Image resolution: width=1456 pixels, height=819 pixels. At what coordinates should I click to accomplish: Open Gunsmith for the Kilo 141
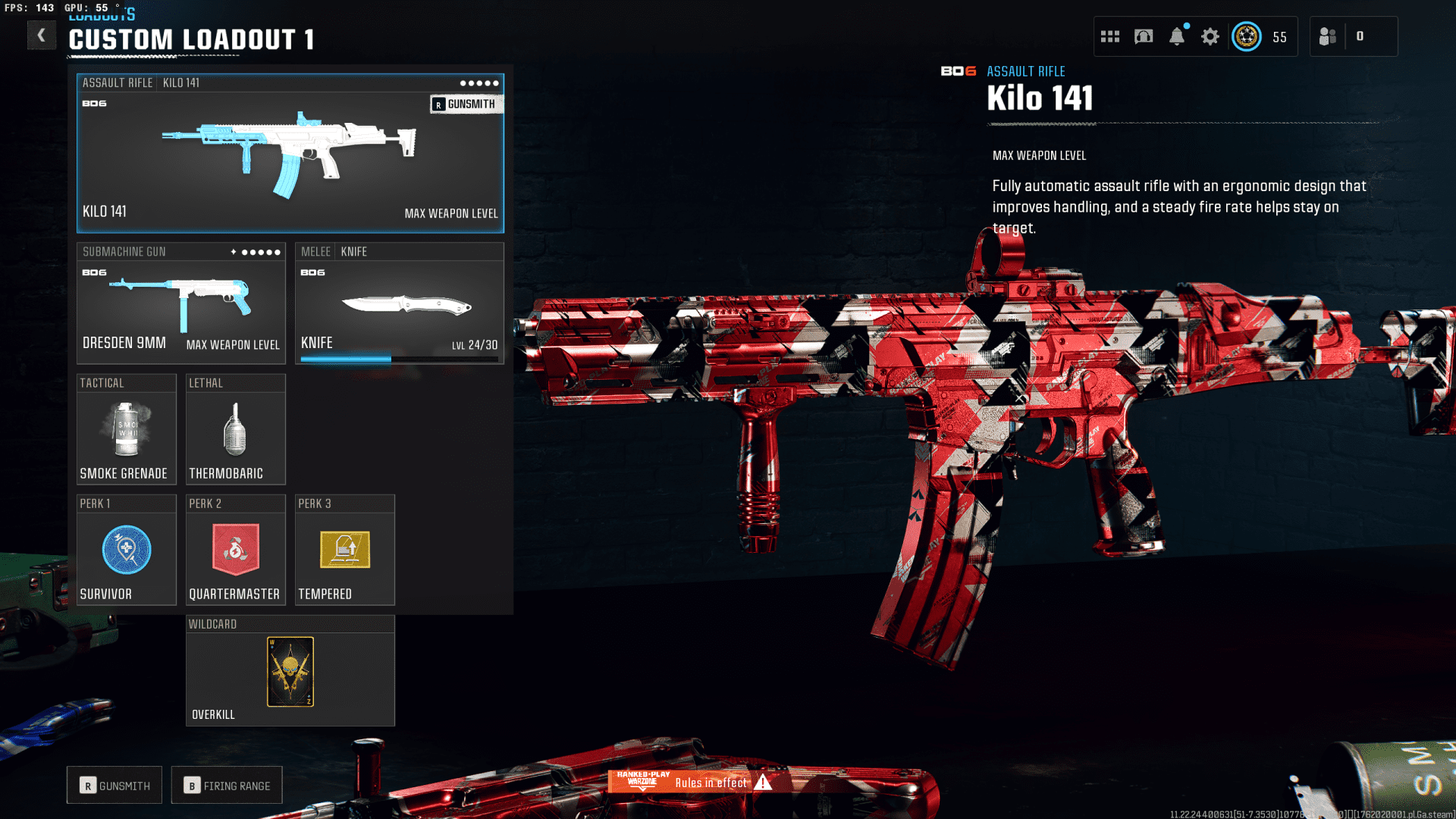point(466,104)
